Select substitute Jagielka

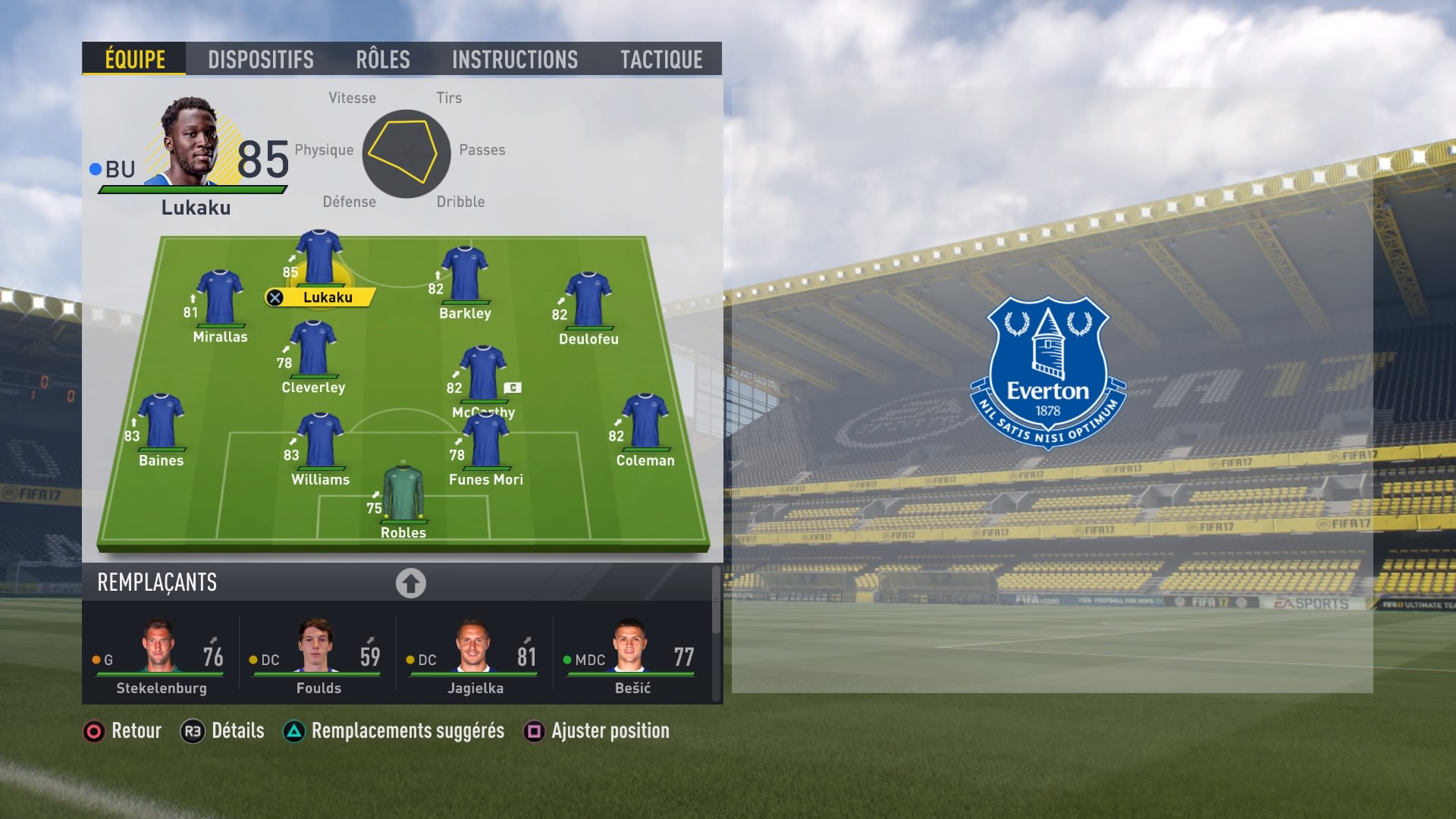[x=475, y=657]
